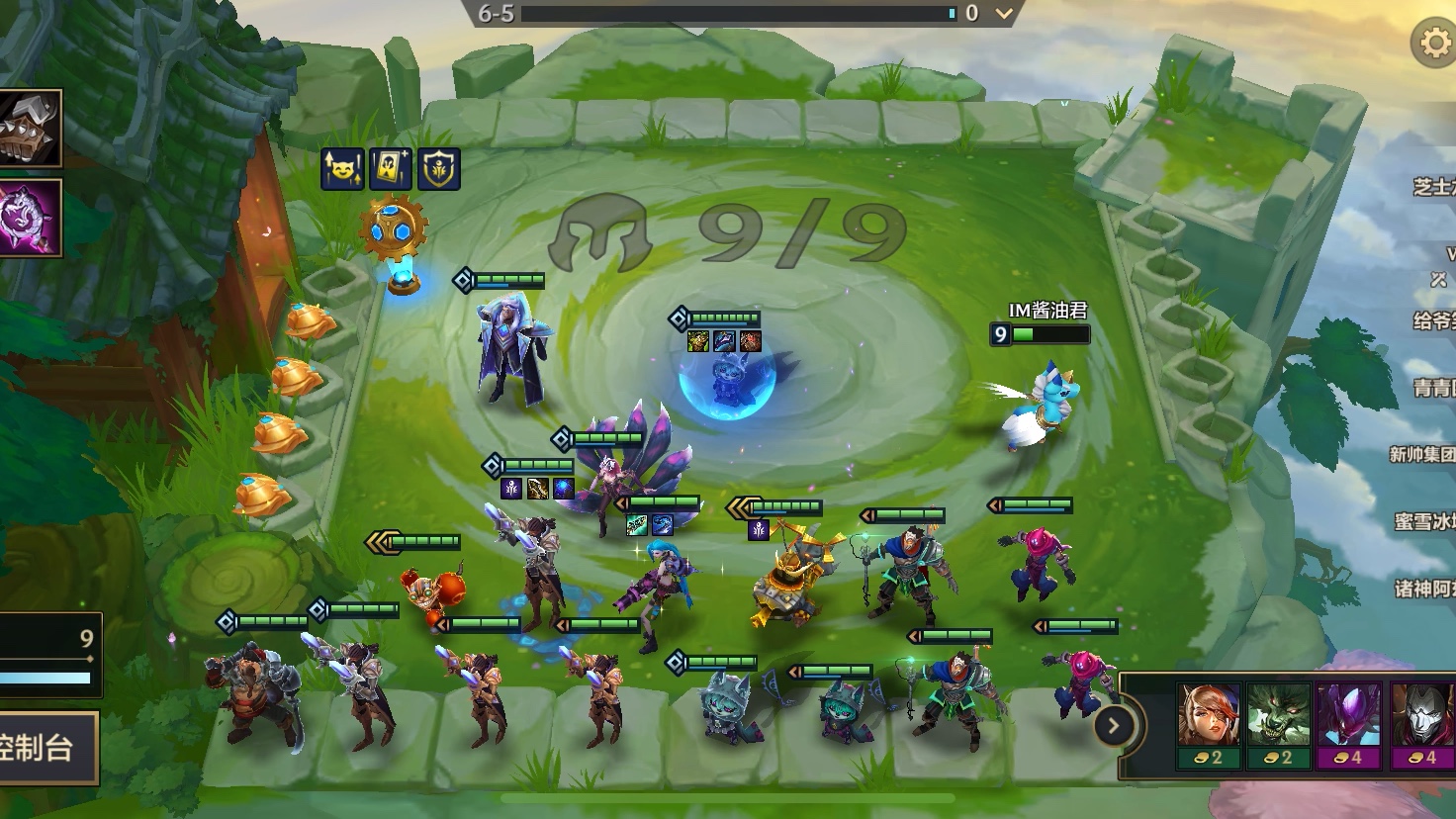The image size is (1456, 819).
Task: View player 青青 in the scoreboard
Action: pyautogui.click(x=1433, y=387)
